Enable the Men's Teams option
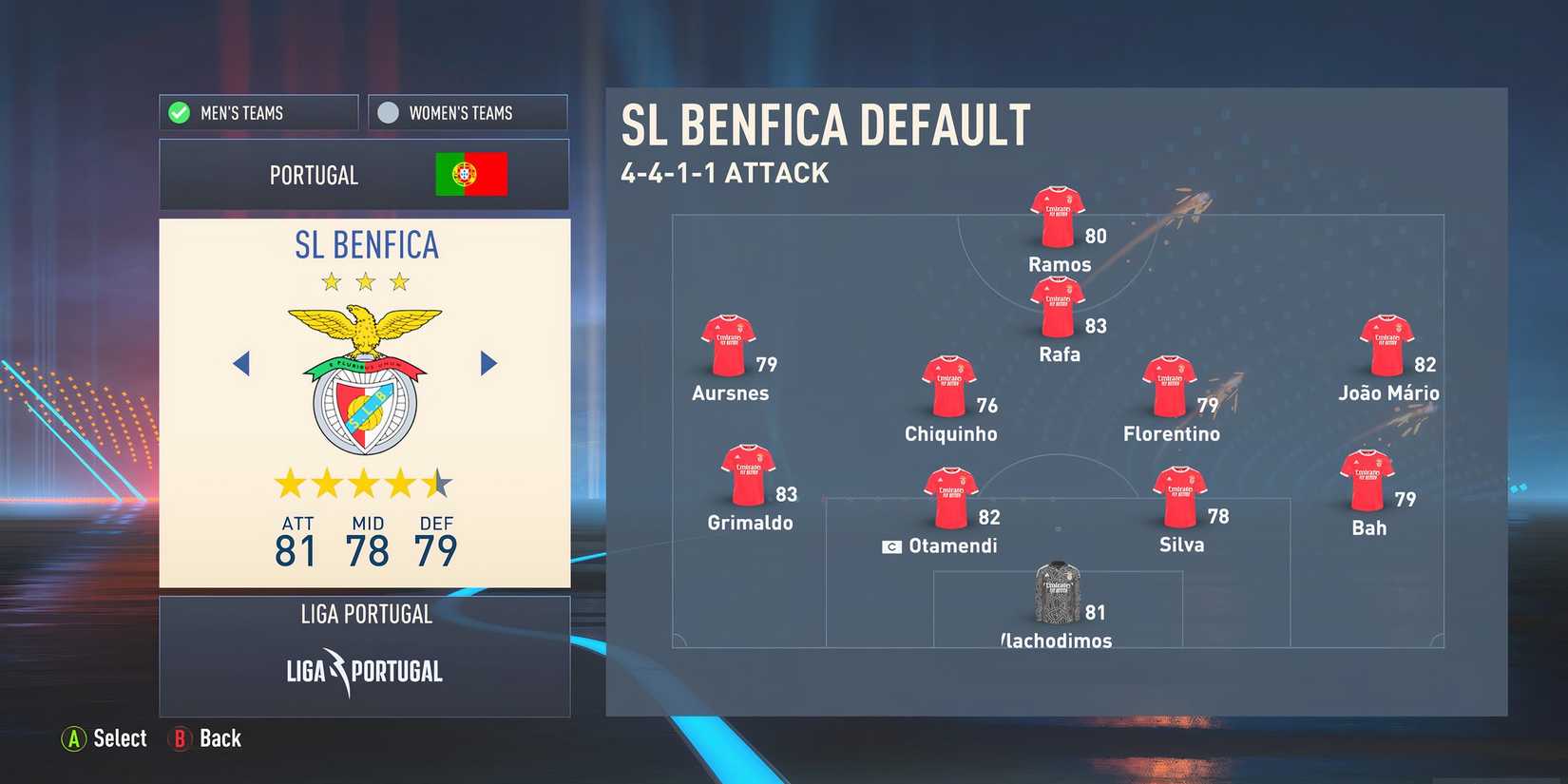This screenshot has width=1568, height=784. point(258,112)
